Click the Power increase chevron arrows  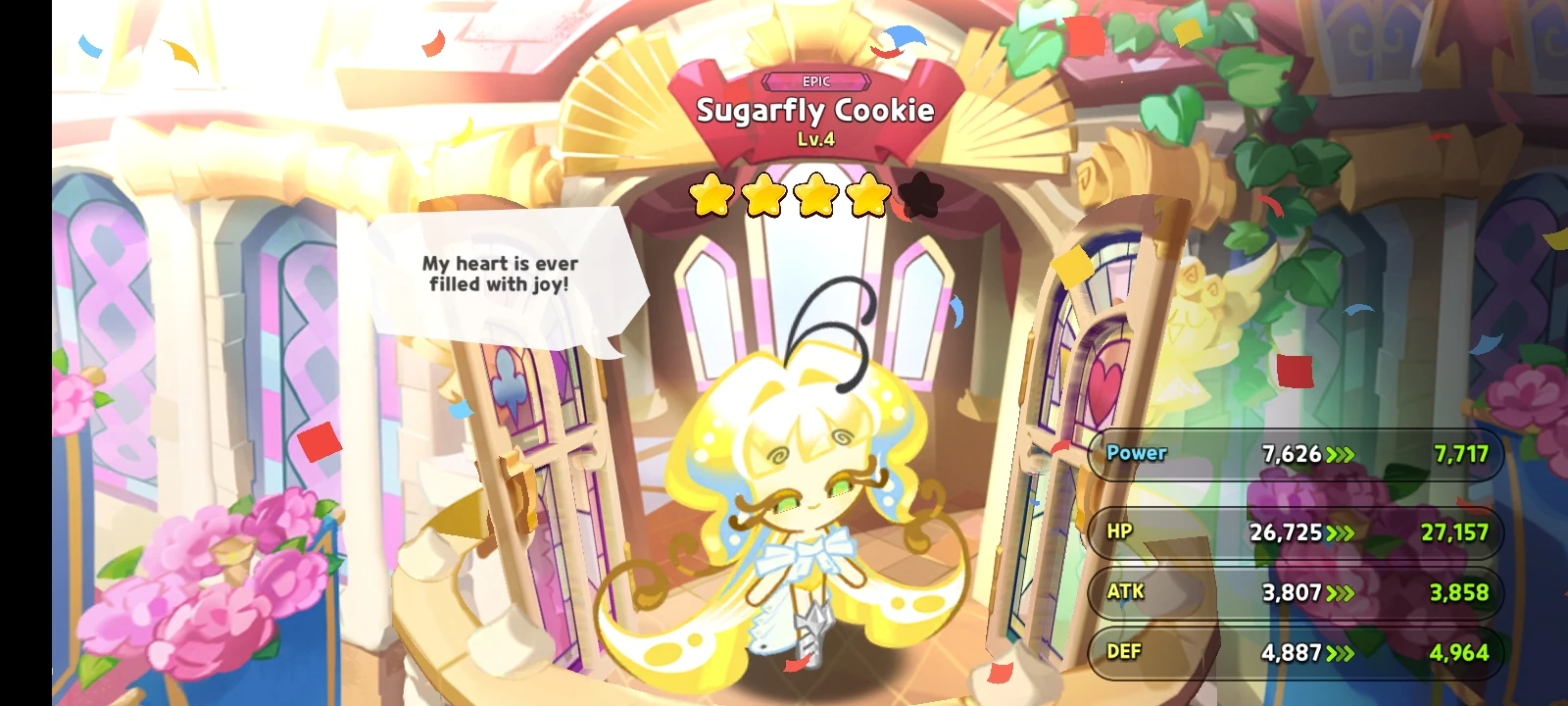pyautogui.click(x=1342, y=454)
